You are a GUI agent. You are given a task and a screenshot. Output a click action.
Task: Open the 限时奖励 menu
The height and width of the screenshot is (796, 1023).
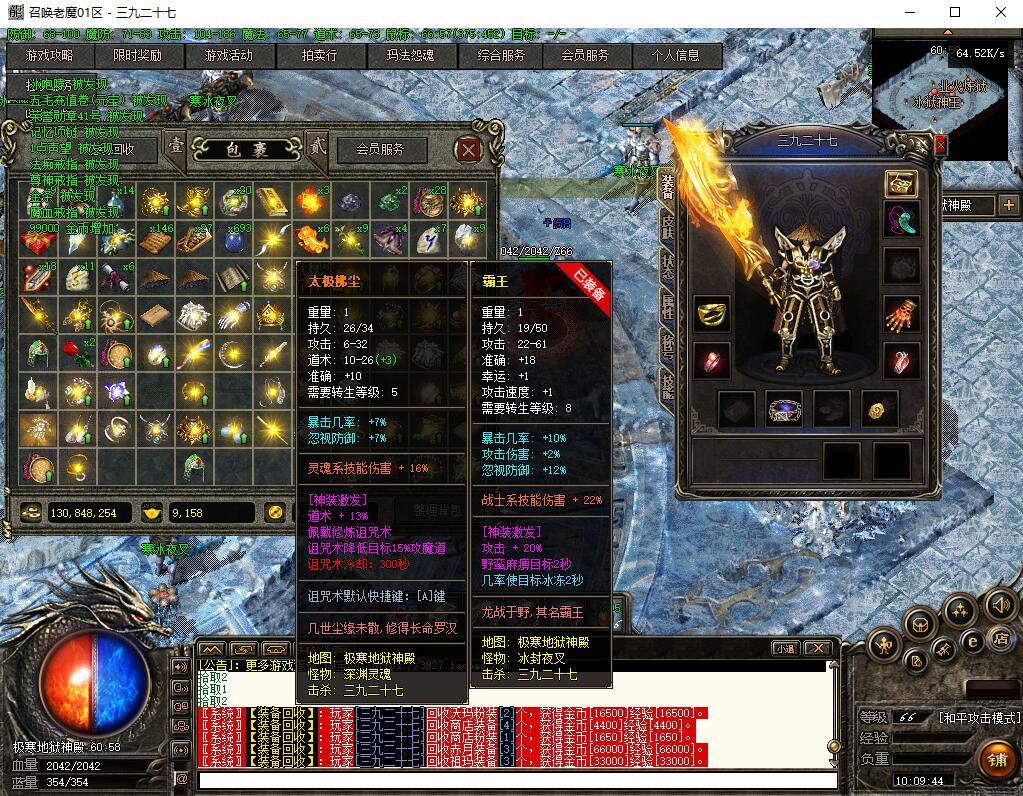[x=138, y=56]
